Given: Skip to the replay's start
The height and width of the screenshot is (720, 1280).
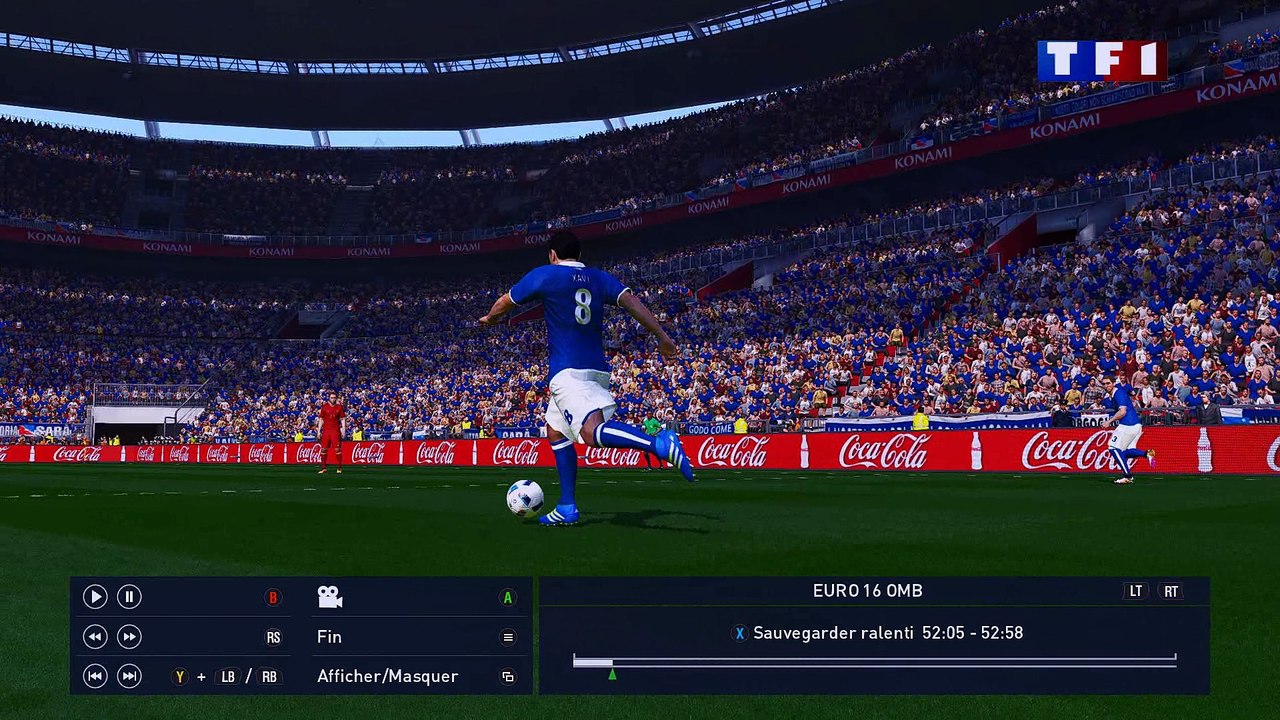Looking at the screenshot, I should coord(95,677).
